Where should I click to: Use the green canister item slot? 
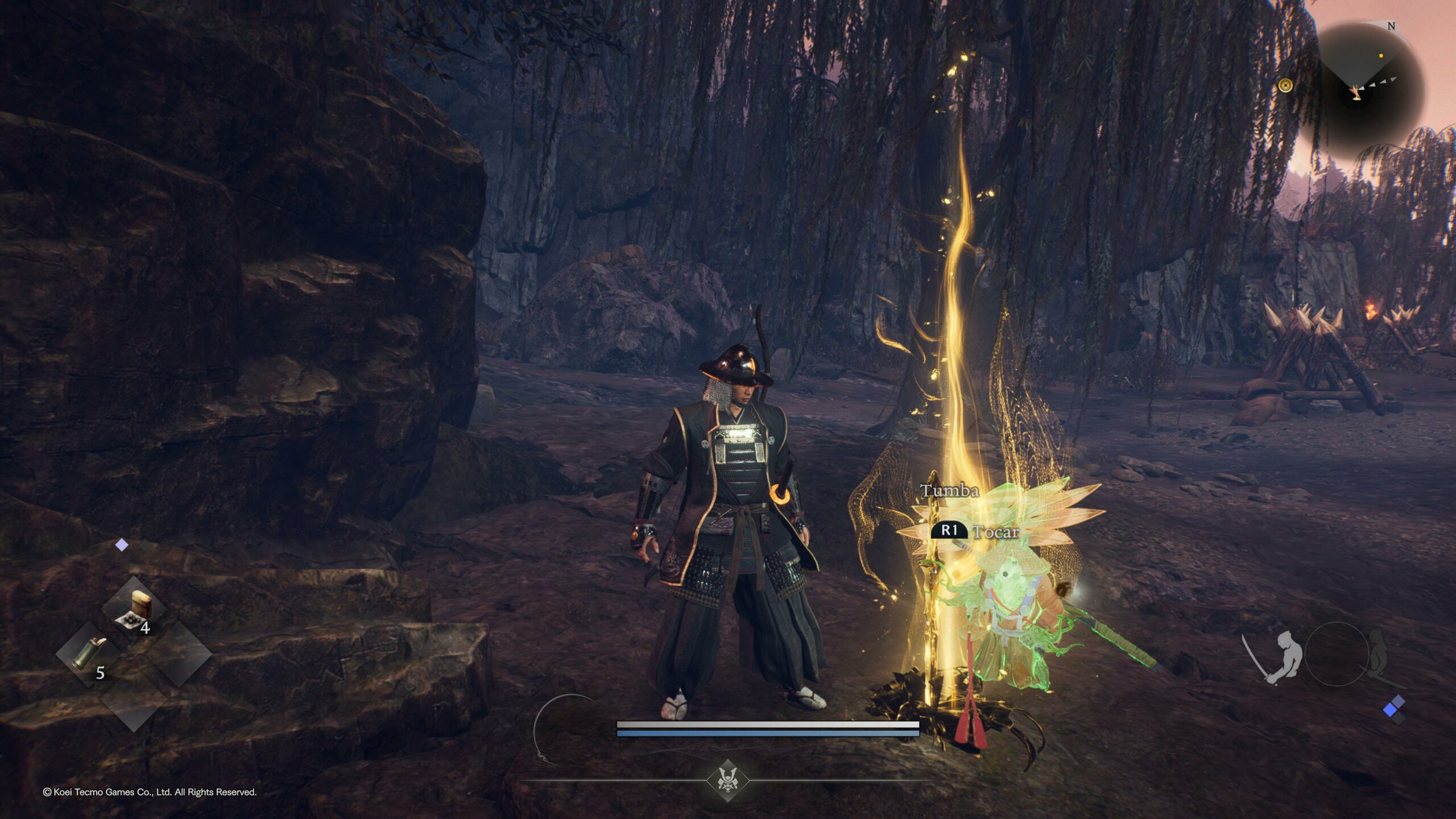point(88,654)
